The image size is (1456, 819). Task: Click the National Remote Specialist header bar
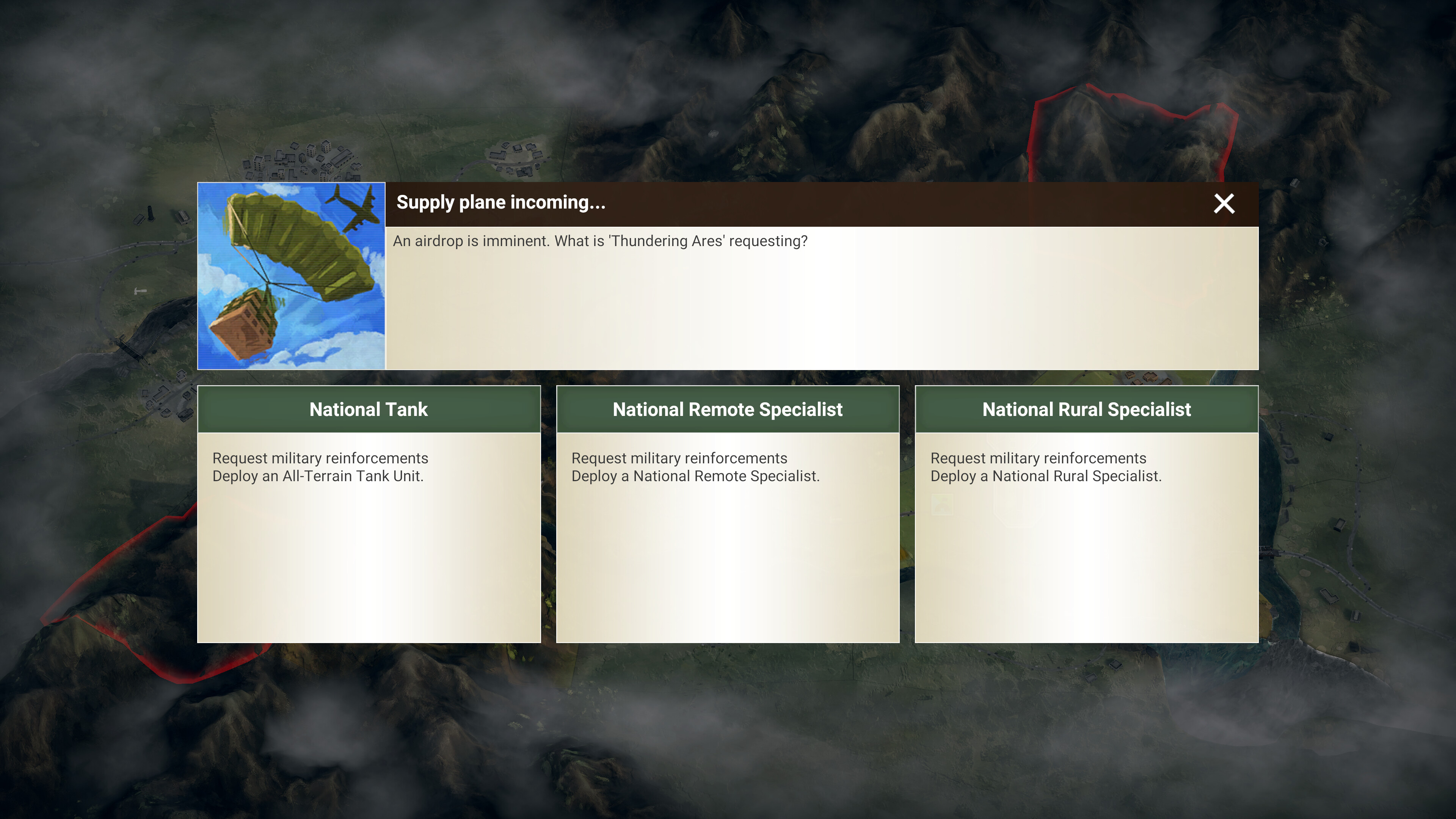tap(728, 409)
